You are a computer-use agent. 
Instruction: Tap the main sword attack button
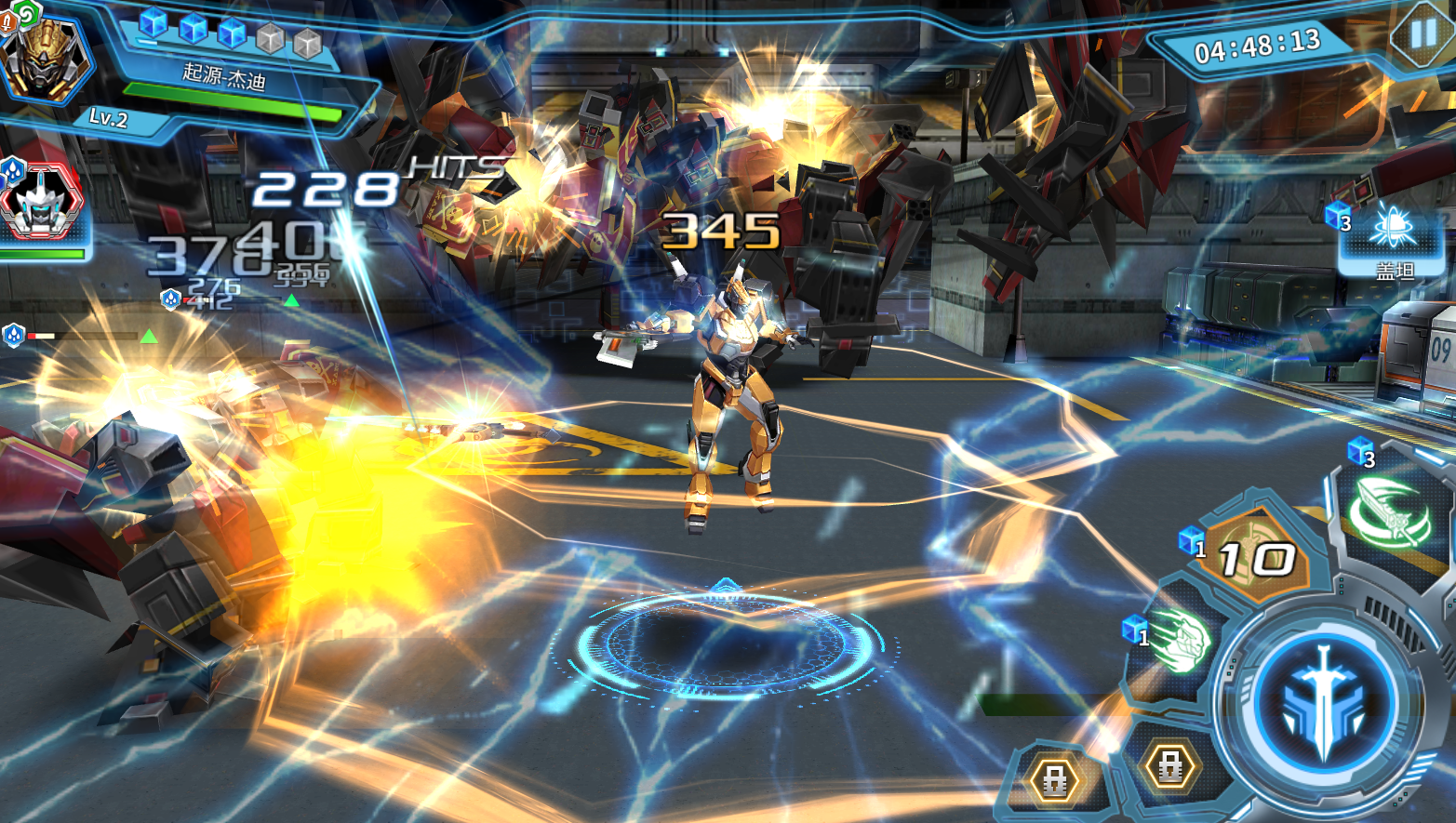(1322, 700)
